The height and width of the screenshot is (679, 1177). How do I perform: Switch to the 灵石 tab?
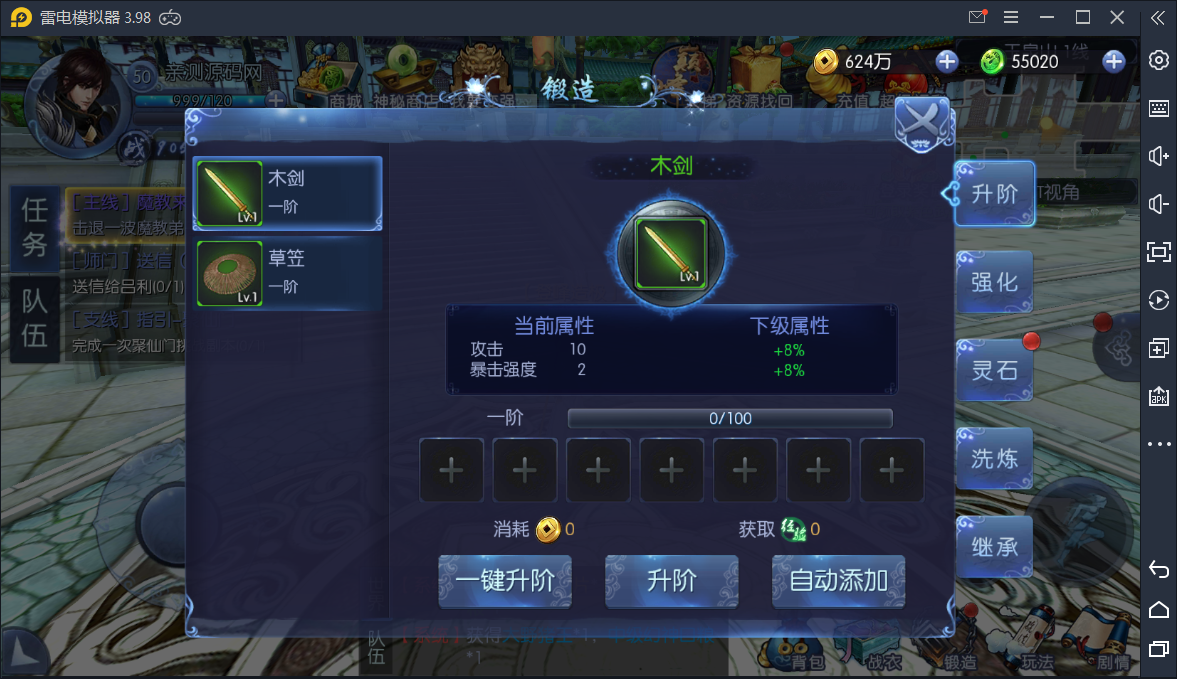click(x=993, y=370)
